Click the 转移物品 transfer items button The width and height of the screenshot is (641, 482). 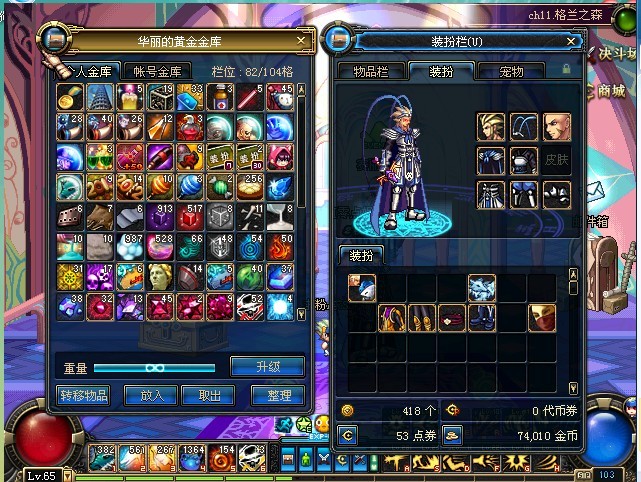coord(83,395)
